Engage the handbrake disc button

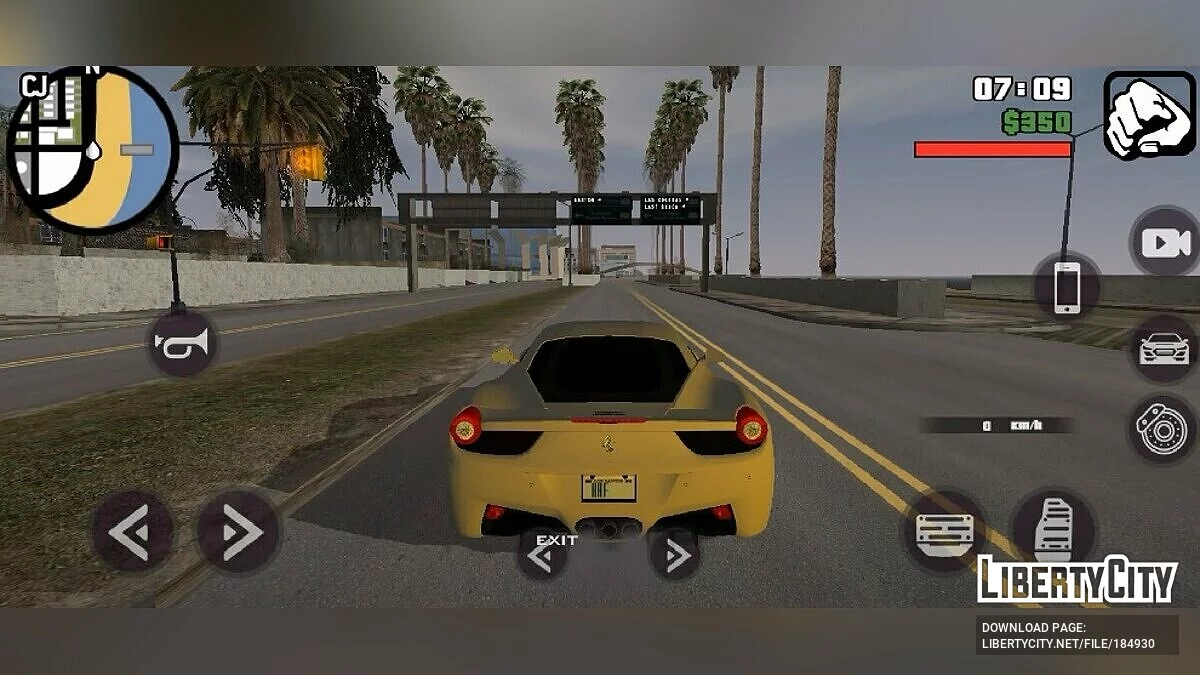tap(1162, 428)
